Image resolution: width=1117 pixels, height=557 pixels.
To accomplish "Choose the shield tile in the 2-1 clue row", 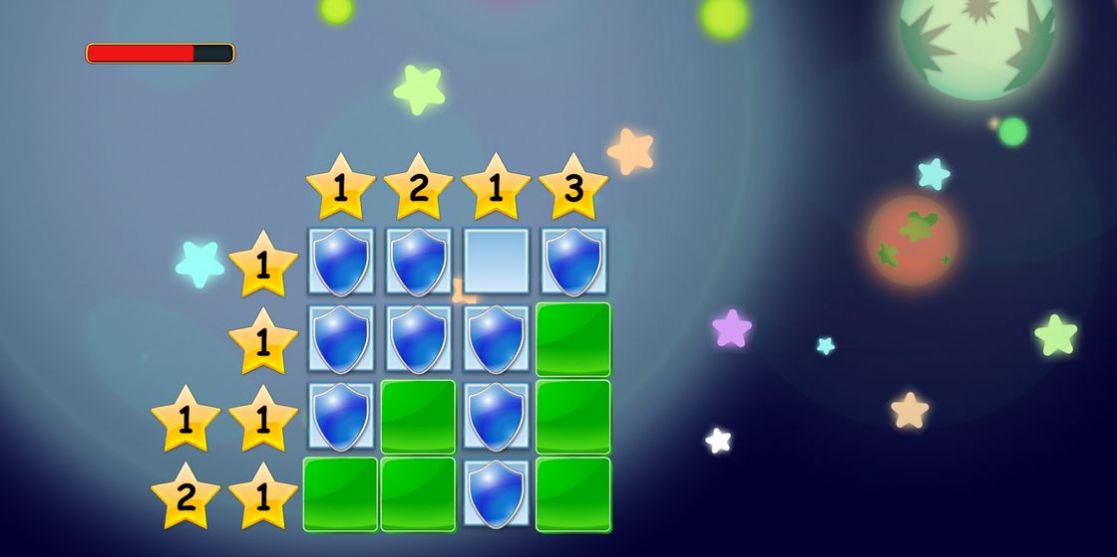I will point(496,494).
